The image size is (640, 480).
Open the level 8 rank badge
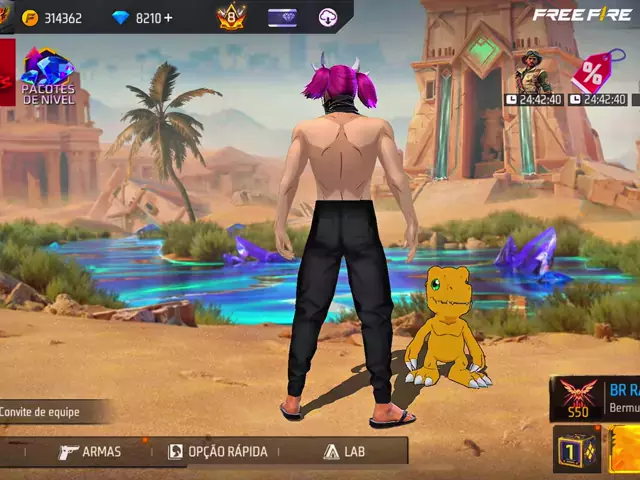231,17
